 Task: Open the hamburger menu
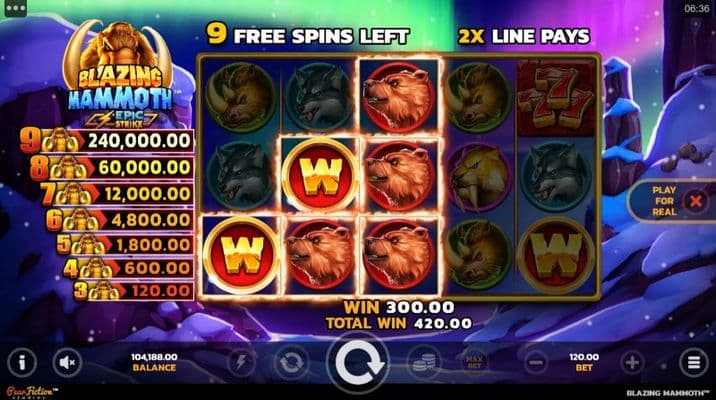click(x=691, y=362)
